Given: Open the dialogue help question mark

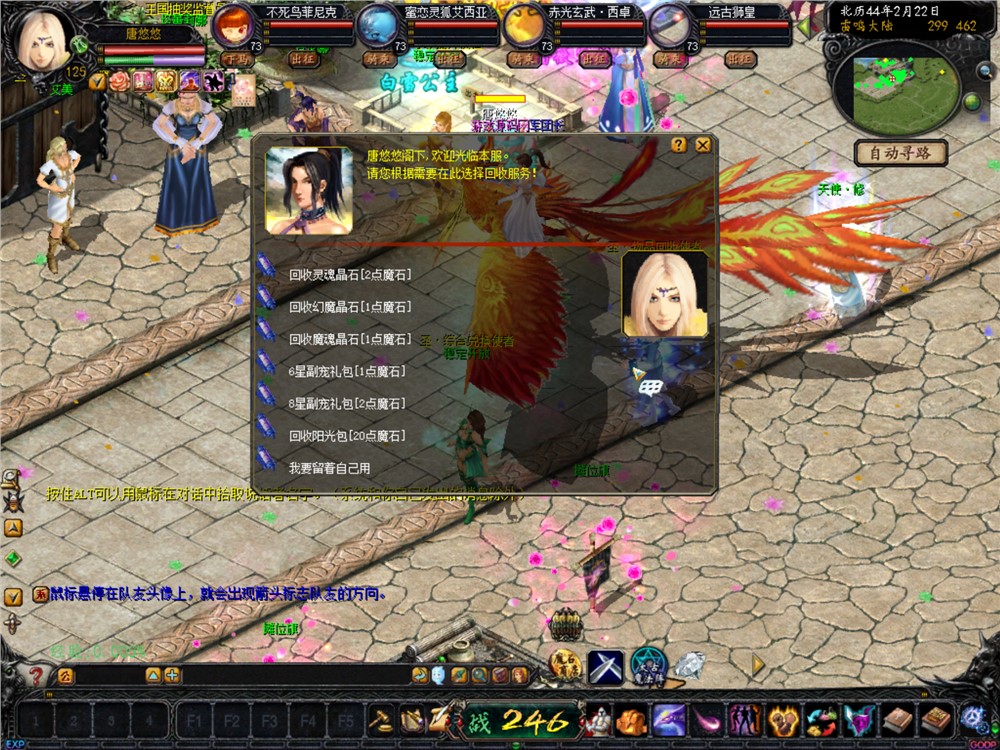Looking at the screenshot, I should coord(679,145).
